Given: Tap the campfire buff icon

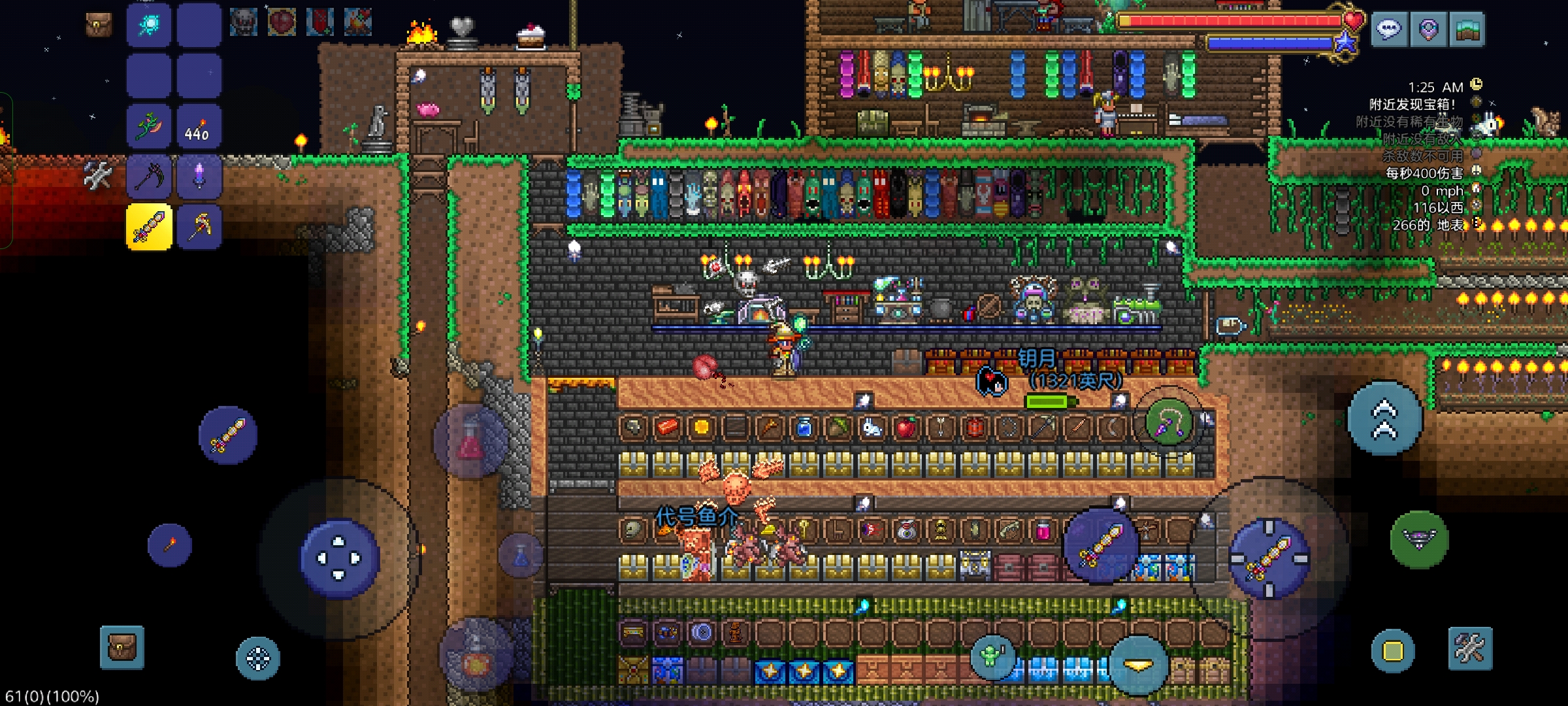Looking at the screenshot, I should tap(357, 22).
